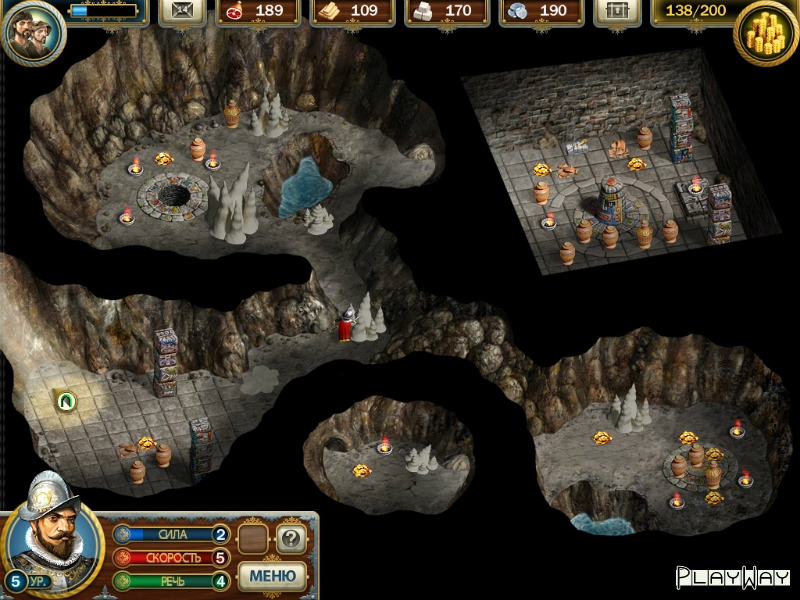Open the party members portrait
This screenshot has height=600, width=800.
(33, 31)
